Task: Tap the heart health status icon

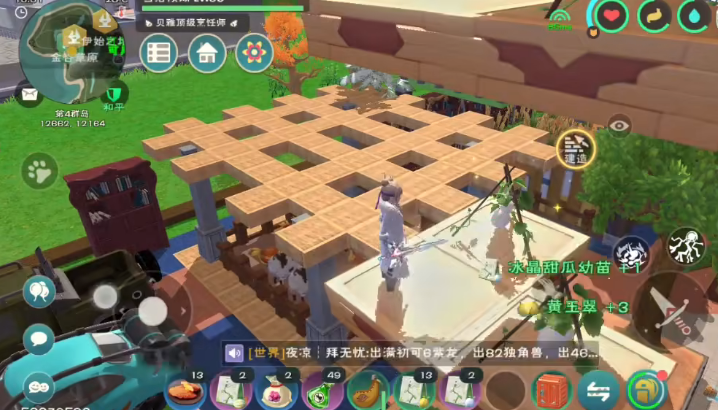Action: (612, 15)
